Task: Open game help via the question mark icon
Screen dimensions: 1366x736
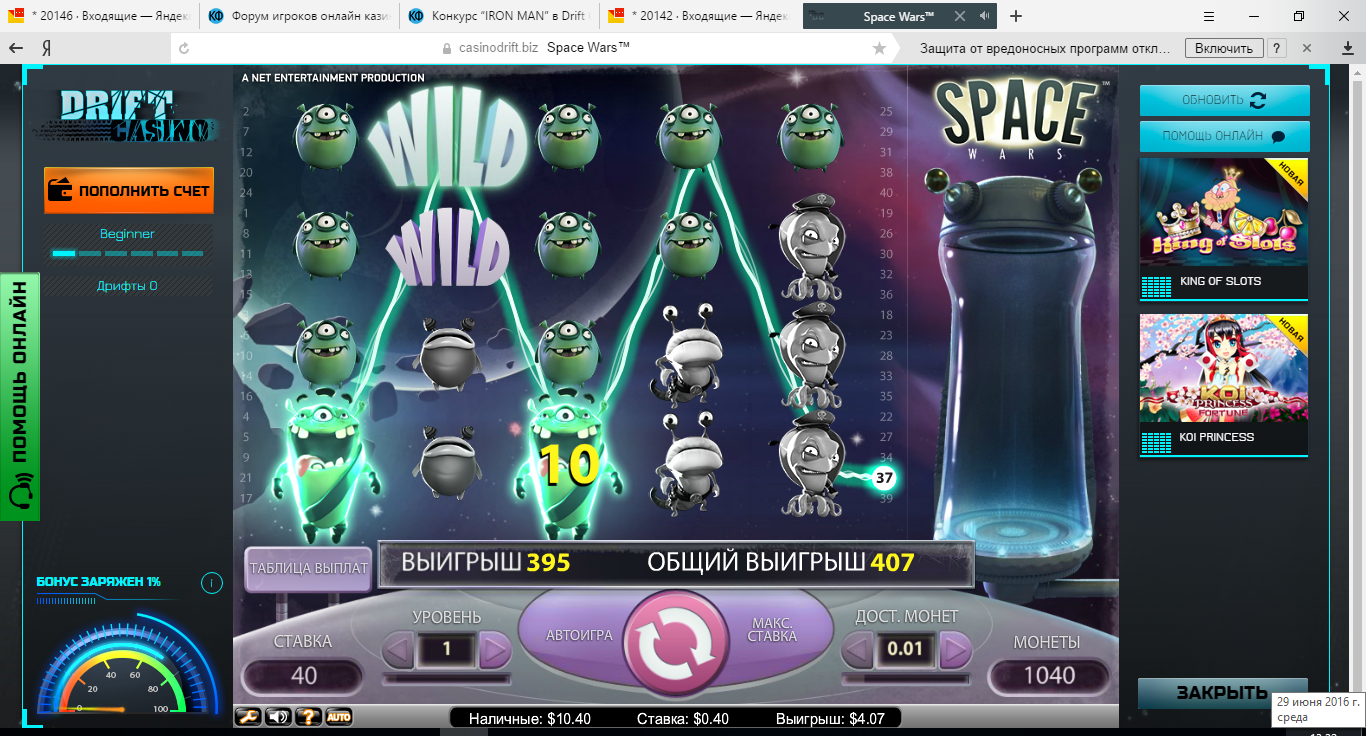Action: 308,717
